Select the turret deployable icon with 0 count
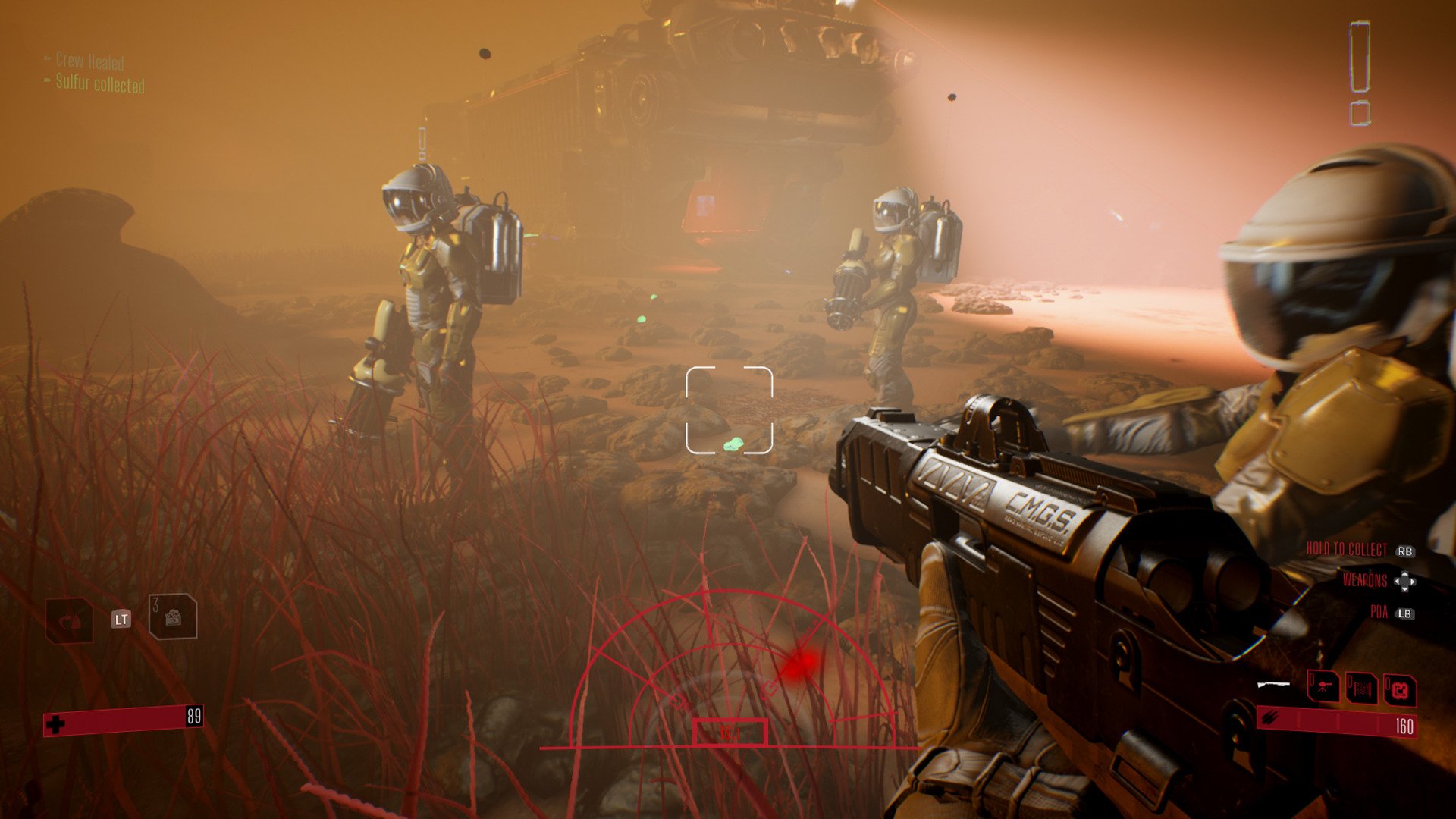Screen dimensions: 1456x819 [1325, 687]
